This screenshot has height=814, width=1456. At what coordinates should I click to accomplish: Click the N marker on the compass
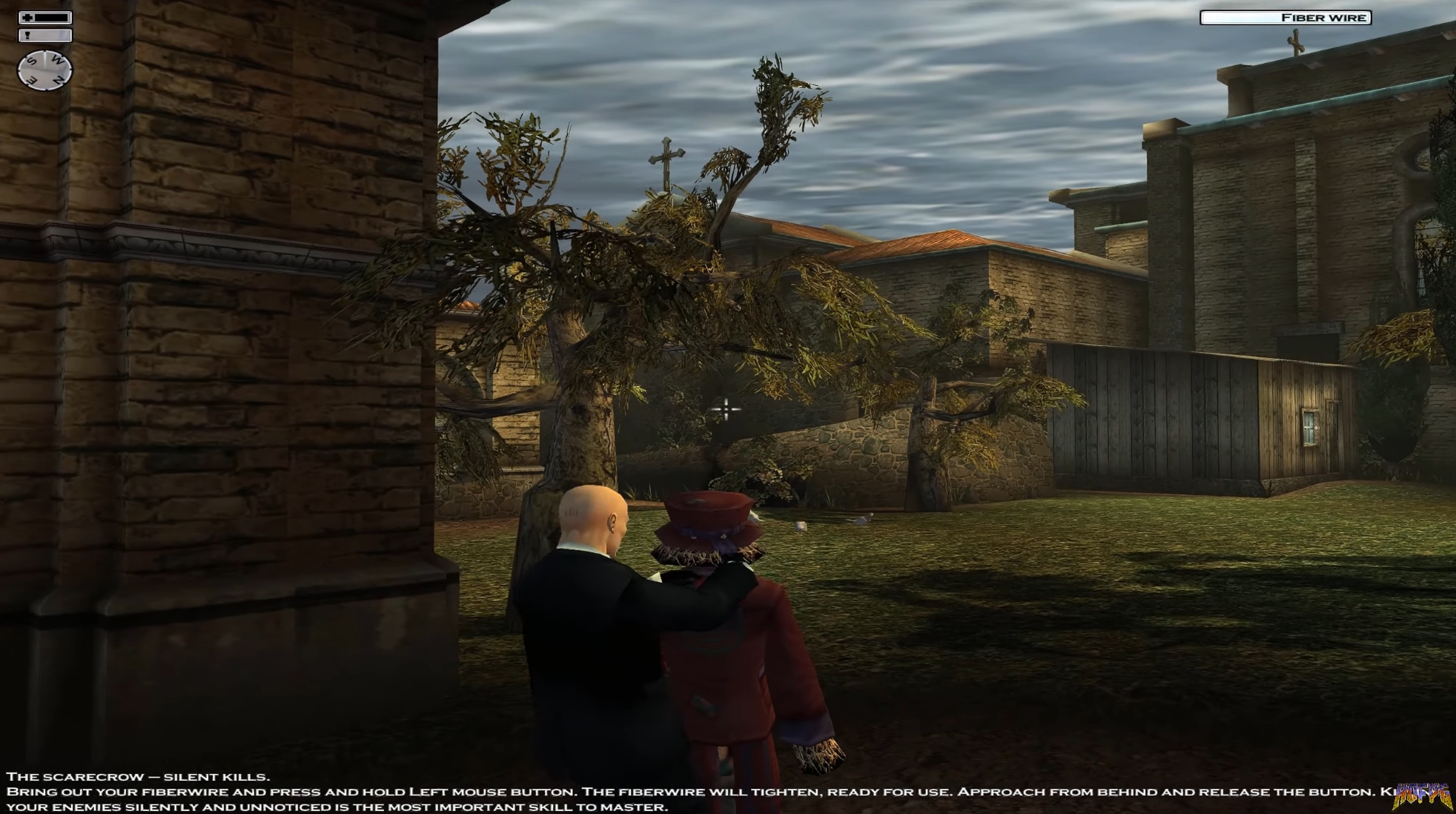58,79
